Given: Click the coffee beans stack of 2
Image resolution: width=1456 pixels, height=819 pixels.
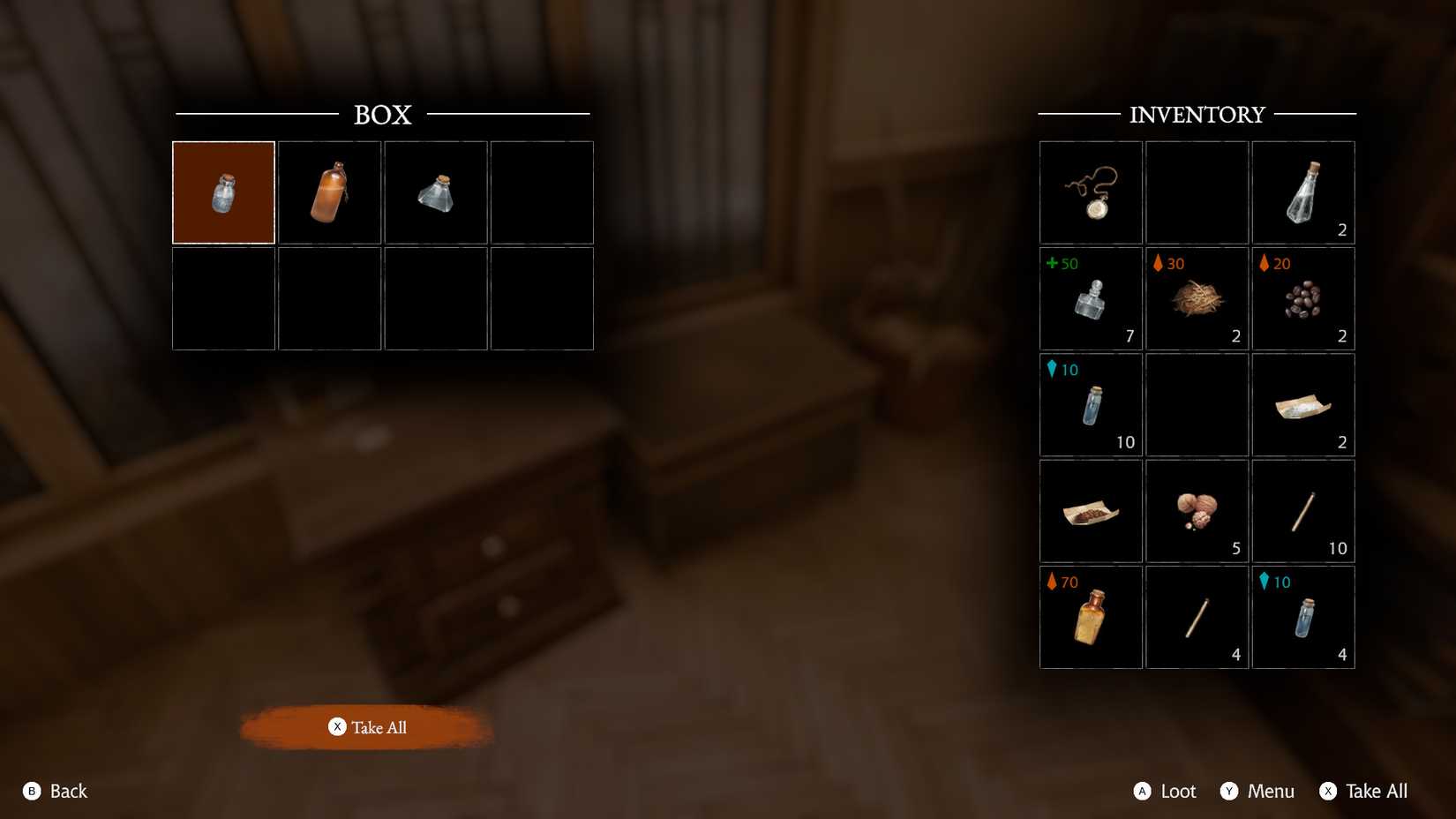Looking at the screenshot, I should (x=1302, y=298).
